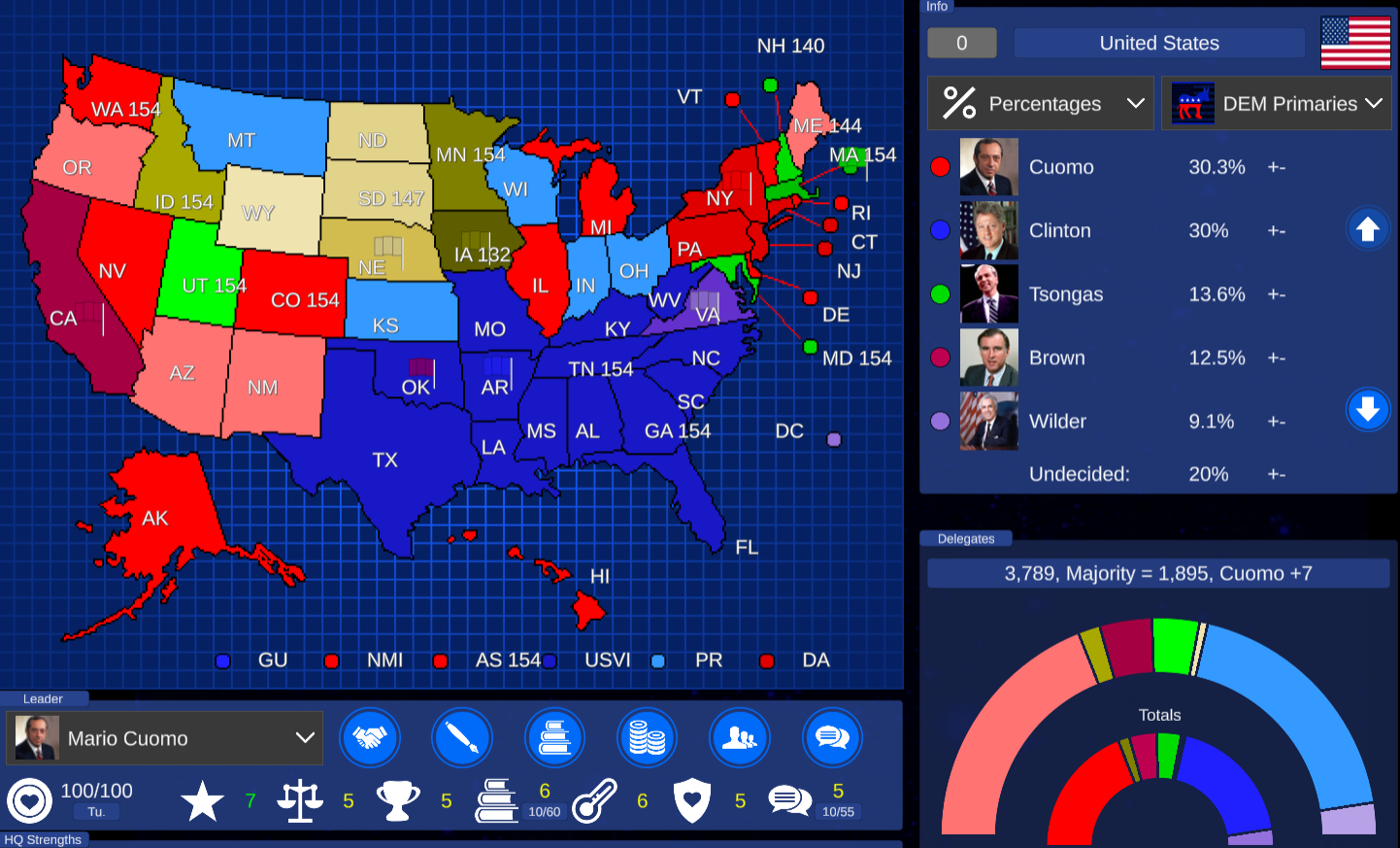
Task: Click the blue up arrow button
Action: 1367,229
